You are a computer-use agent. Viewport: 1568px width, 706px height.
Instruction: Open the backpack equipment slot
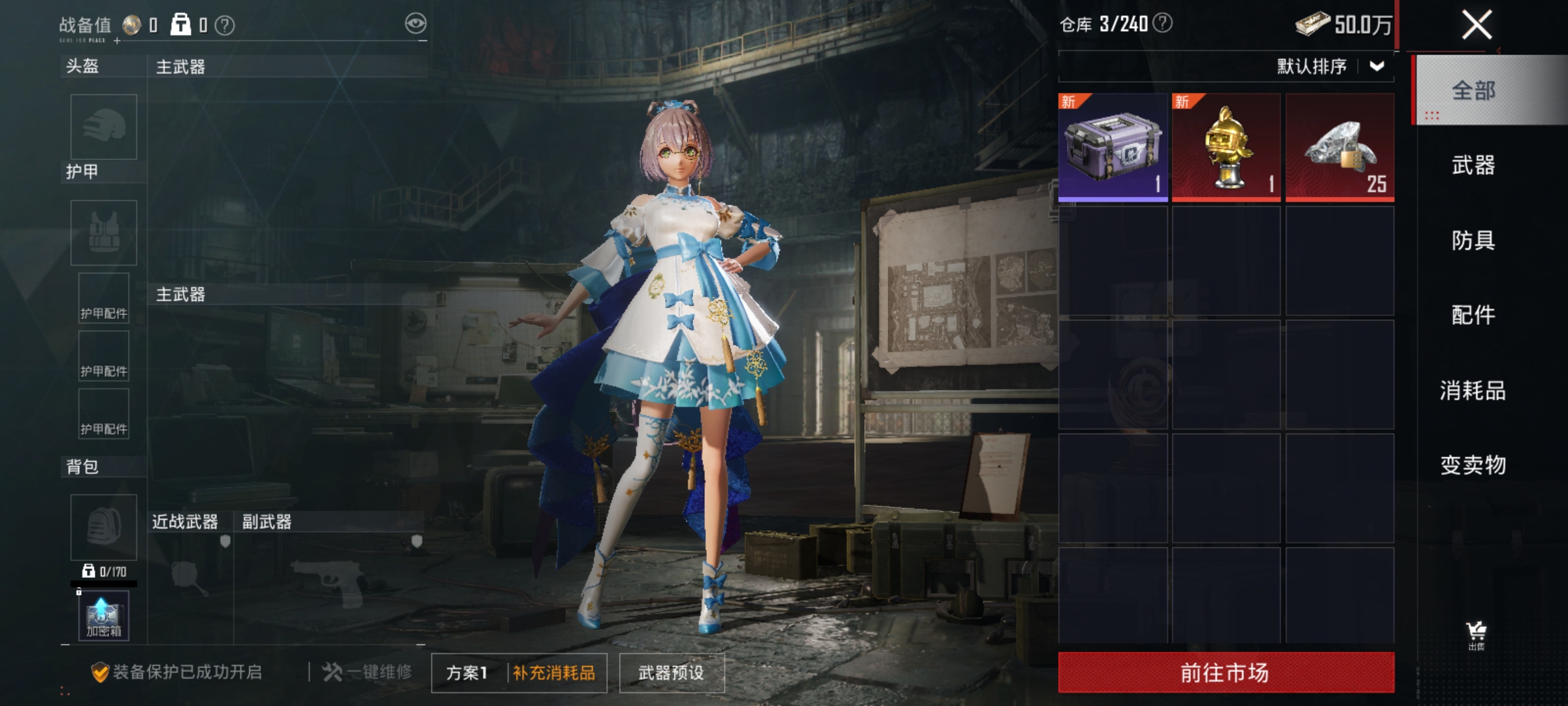pyautogui.click(x=103, y=528)
